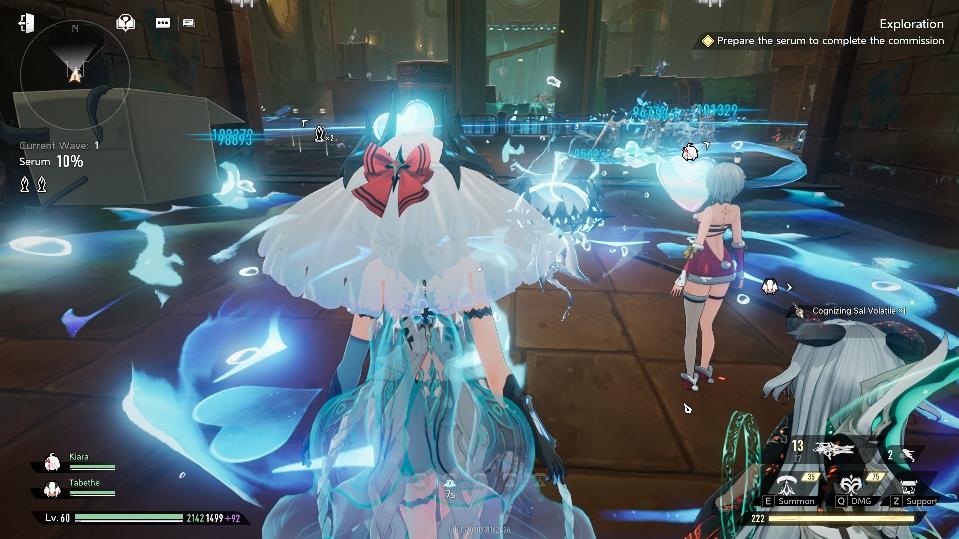Viewport: 959px width, 539px height.
Task: Select the commission objective tracker
Action: [823, 41]
